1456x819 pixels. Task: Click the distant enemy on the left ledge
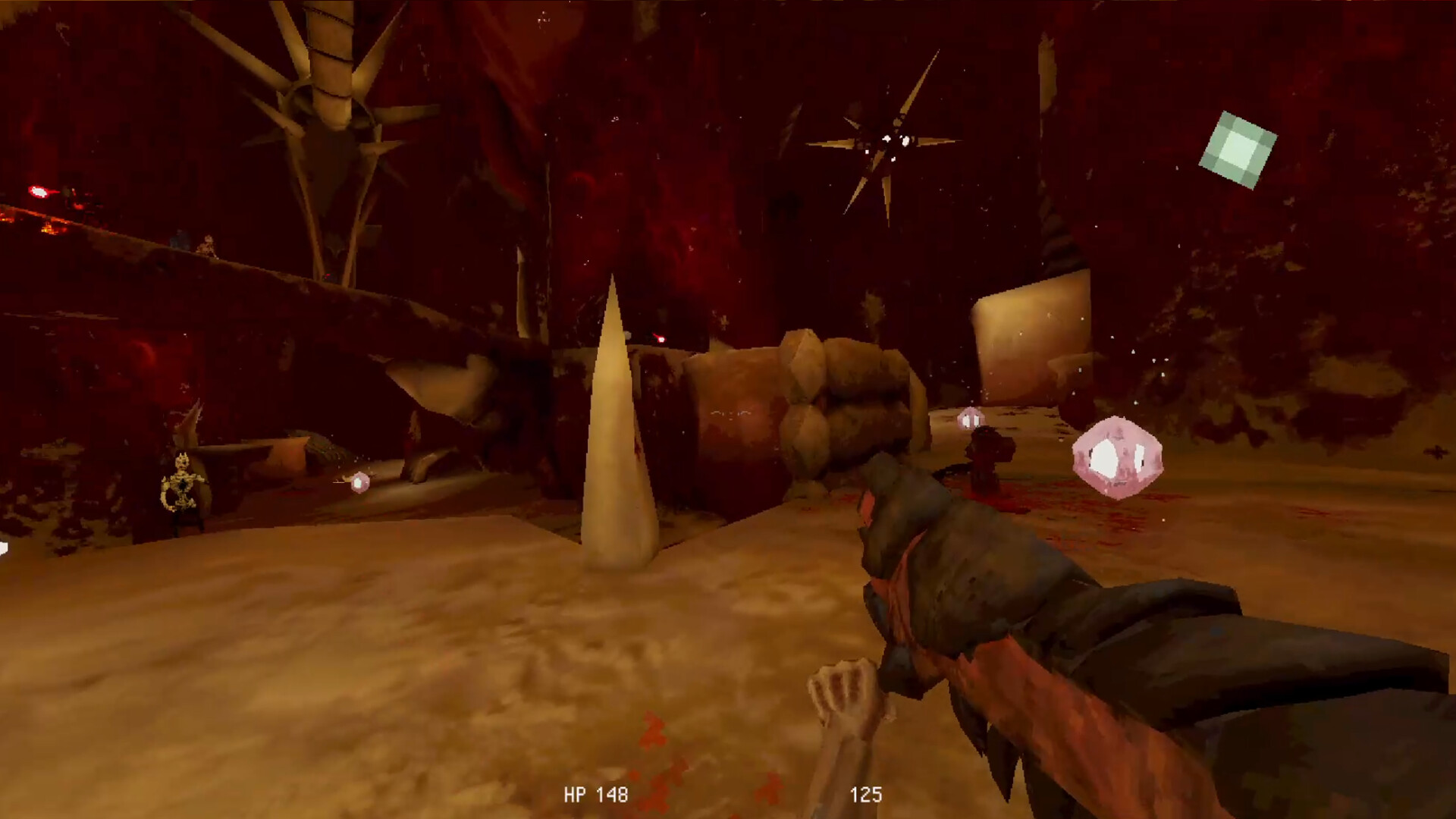(x=206, y=243)
